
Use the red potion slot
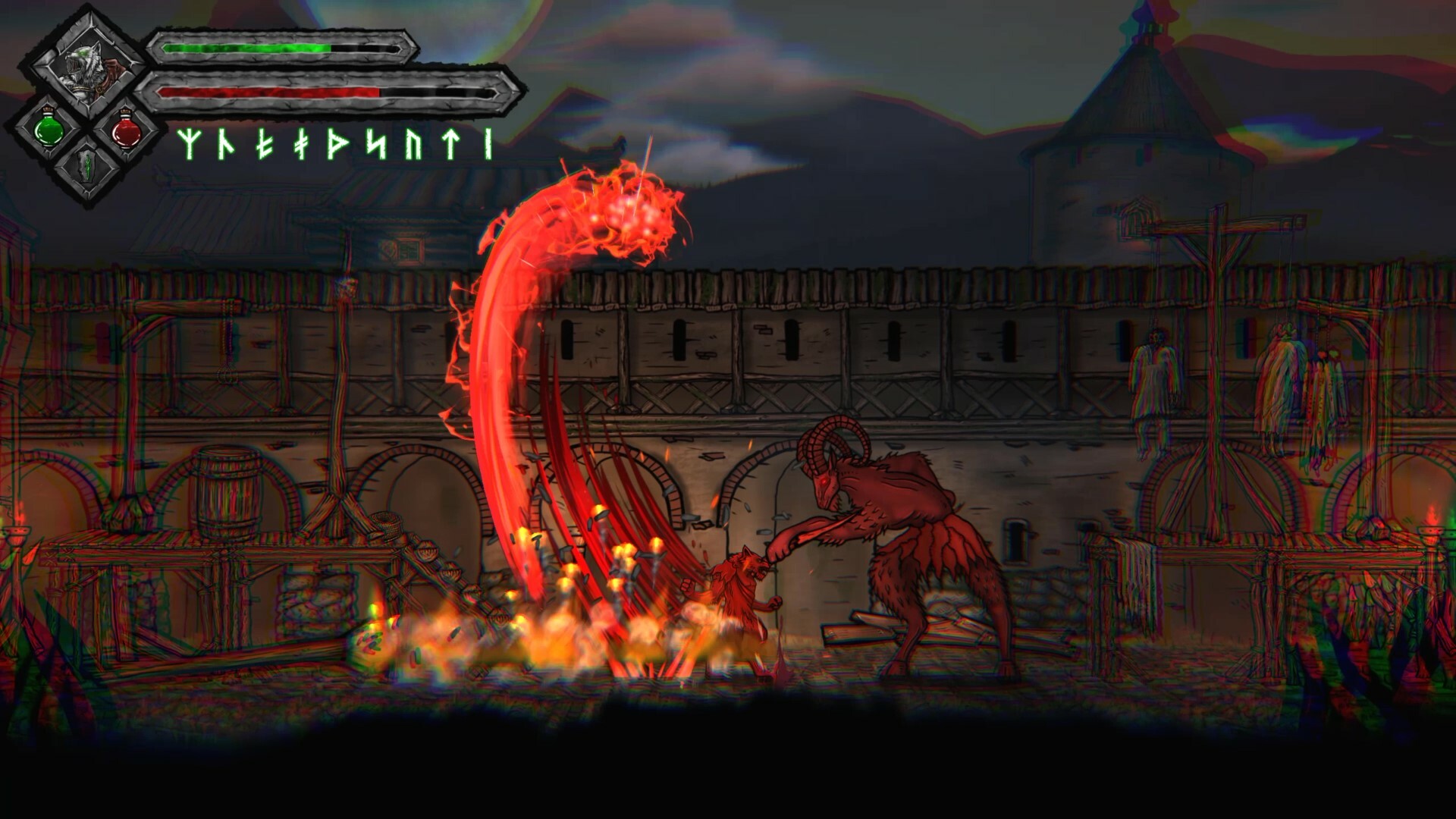click(x=127, y=131)
